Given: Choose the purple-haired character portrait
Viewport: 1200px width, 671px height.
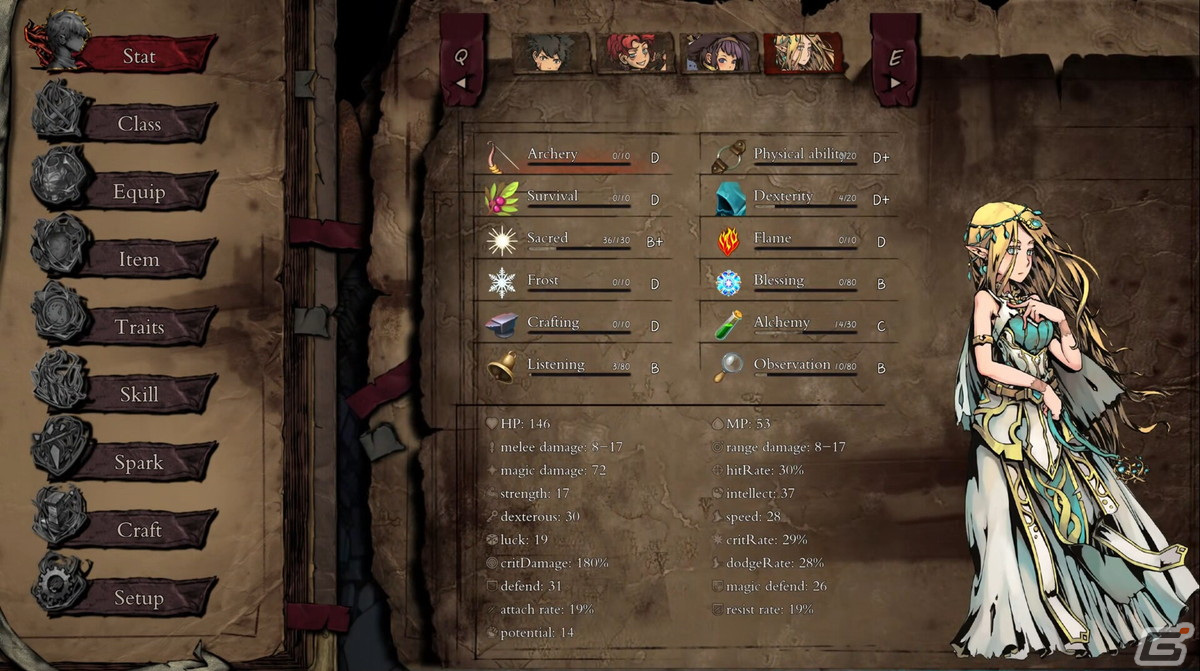Looking at the screenshot, I should [718, 53].
